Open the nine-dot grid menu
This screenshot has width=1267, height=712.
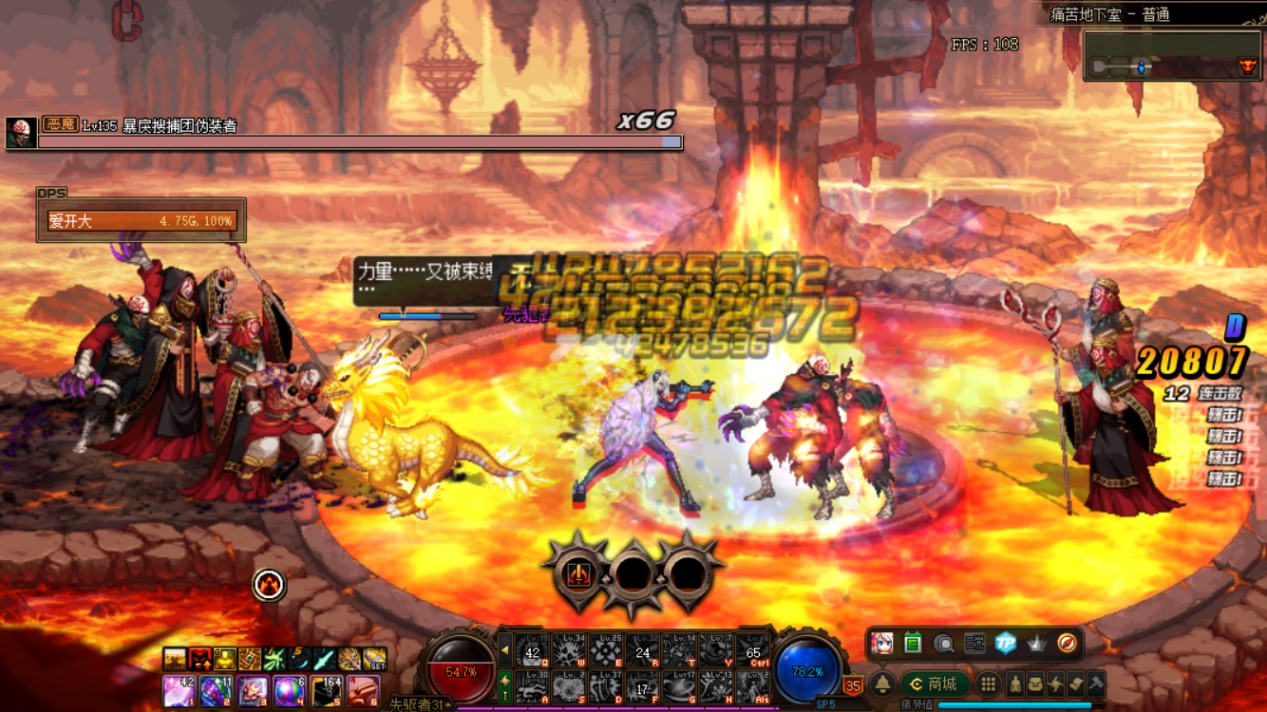point(988,684)
